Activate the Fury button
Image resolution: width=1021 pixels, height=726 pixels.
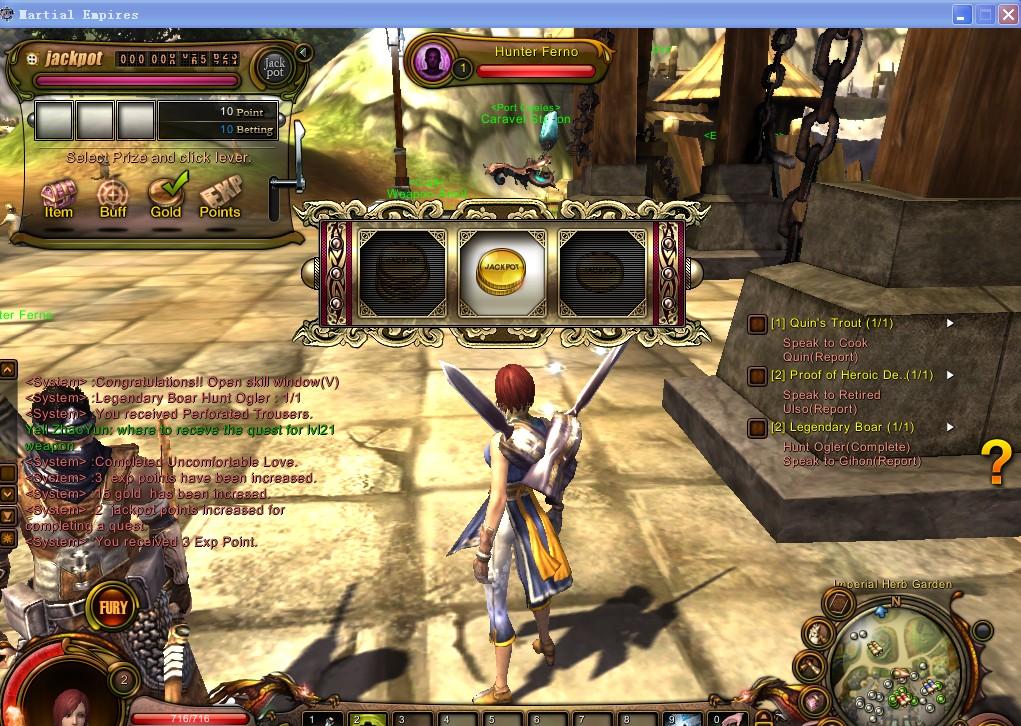point(112,606)
